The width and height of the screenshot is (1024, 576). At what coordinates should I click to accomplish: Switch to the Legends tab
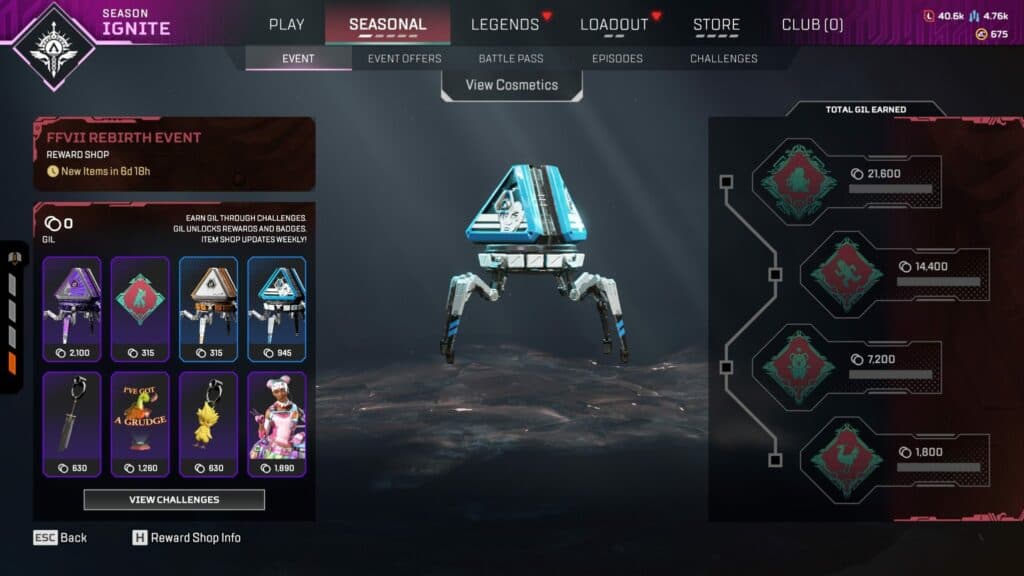pos(505,24)
